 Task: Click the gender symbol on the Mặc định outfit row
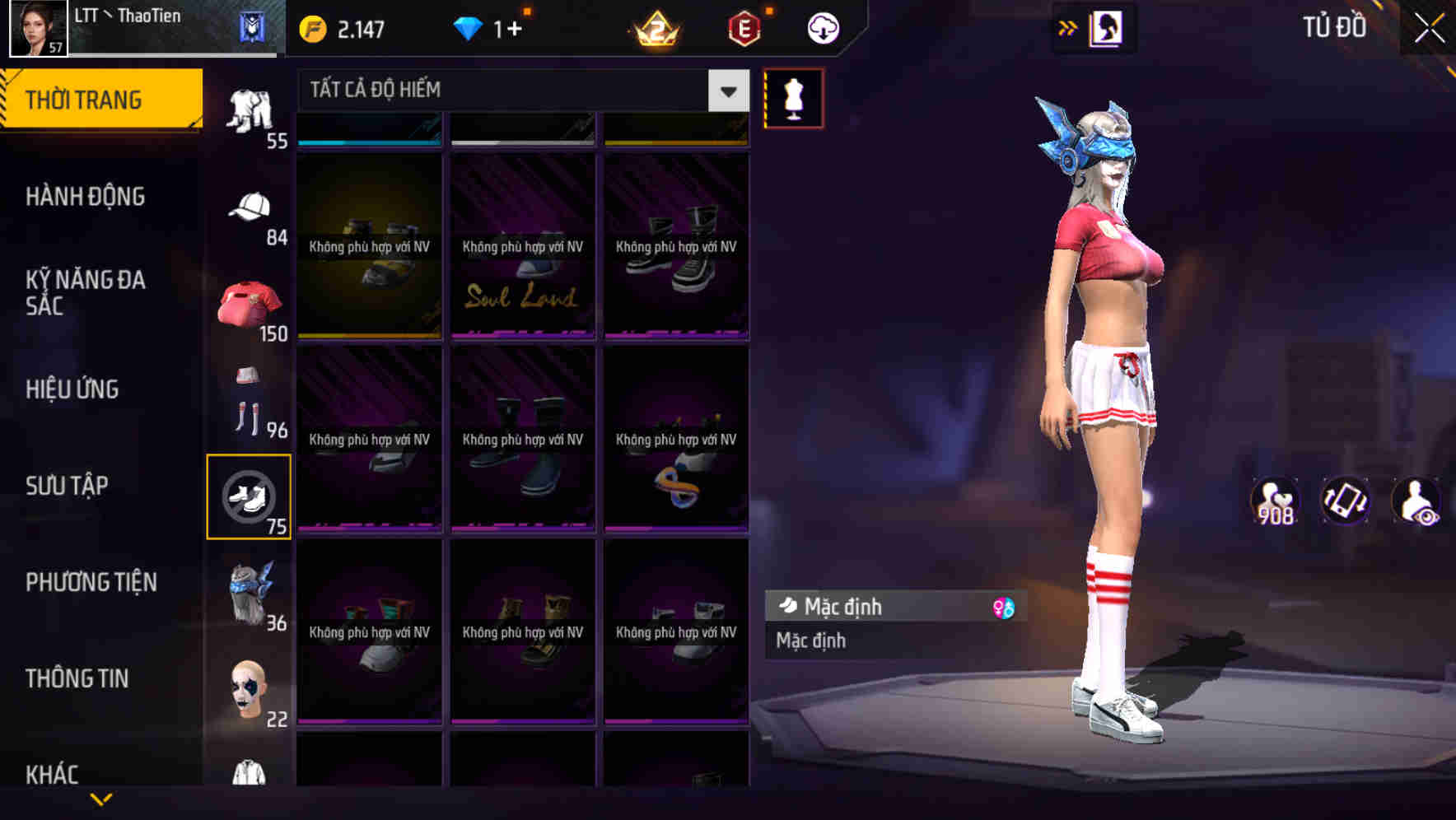pos(1003,607)
